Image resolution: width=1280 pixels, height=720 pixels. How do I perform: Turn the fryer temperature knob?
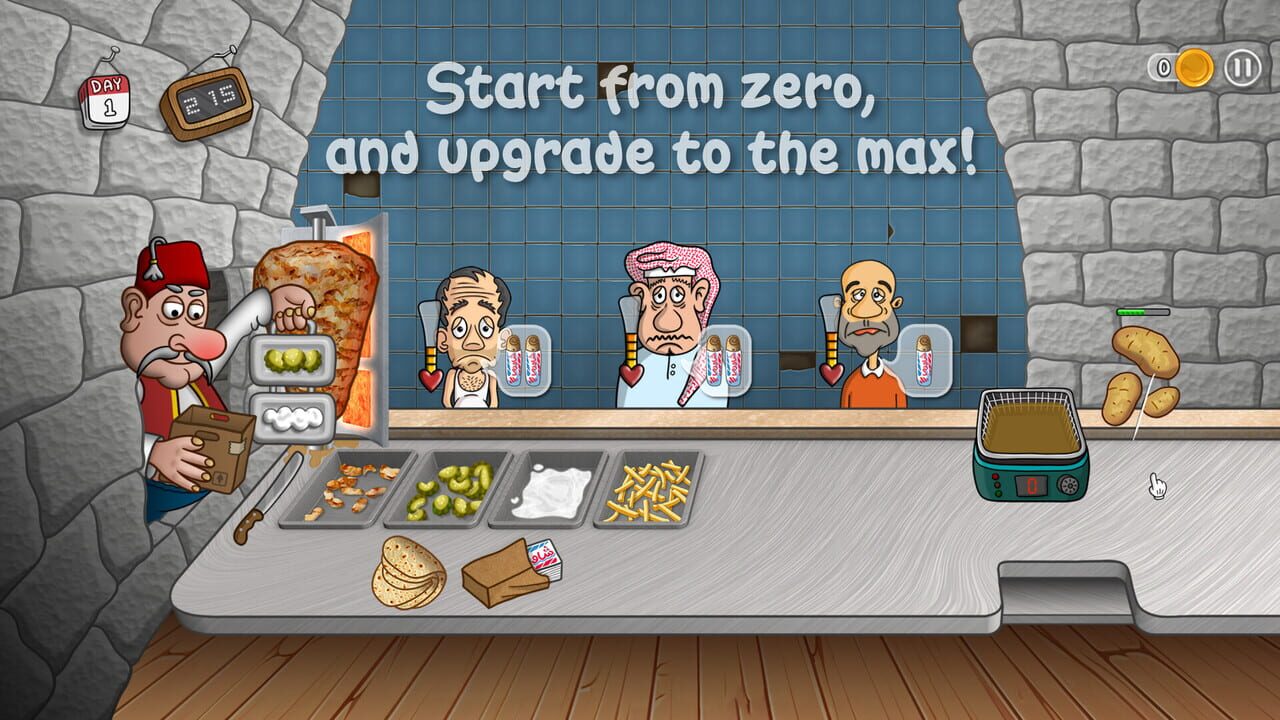[x=1069, y=486]
